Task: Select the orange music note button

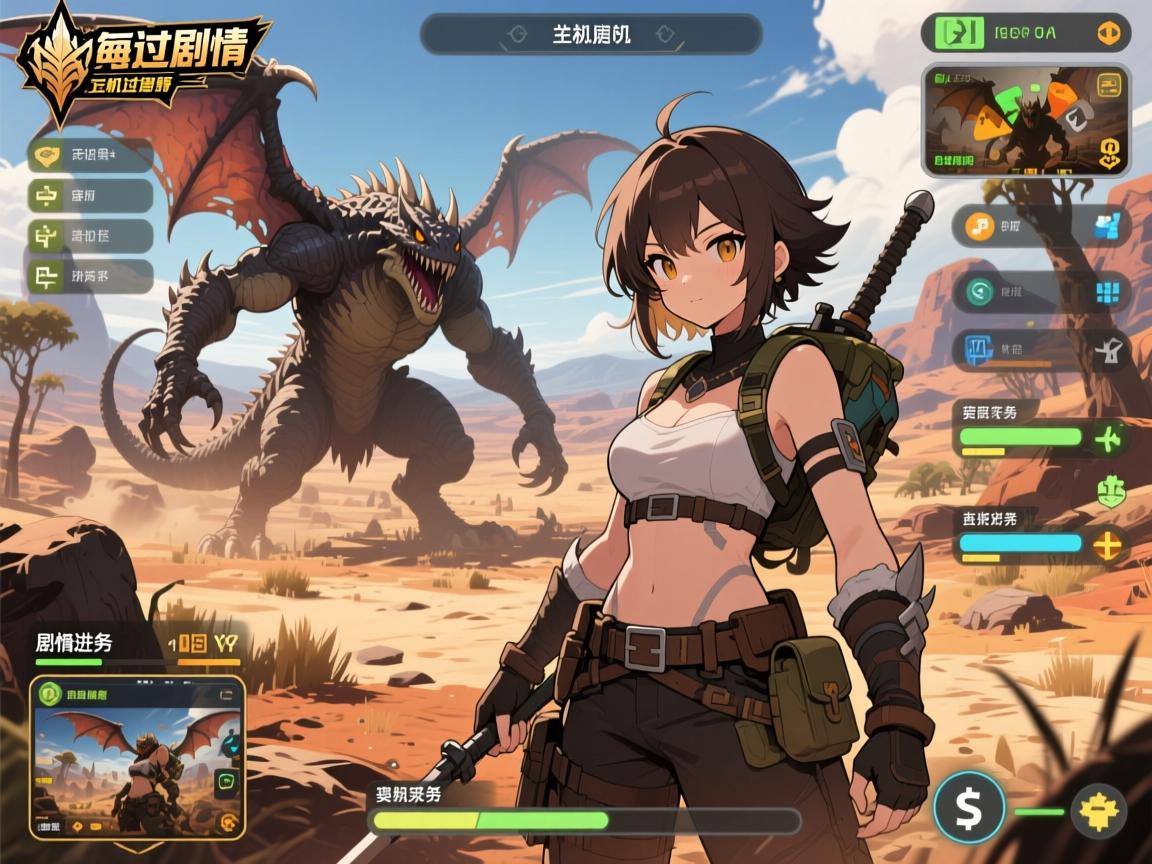Action: [980, 226]
